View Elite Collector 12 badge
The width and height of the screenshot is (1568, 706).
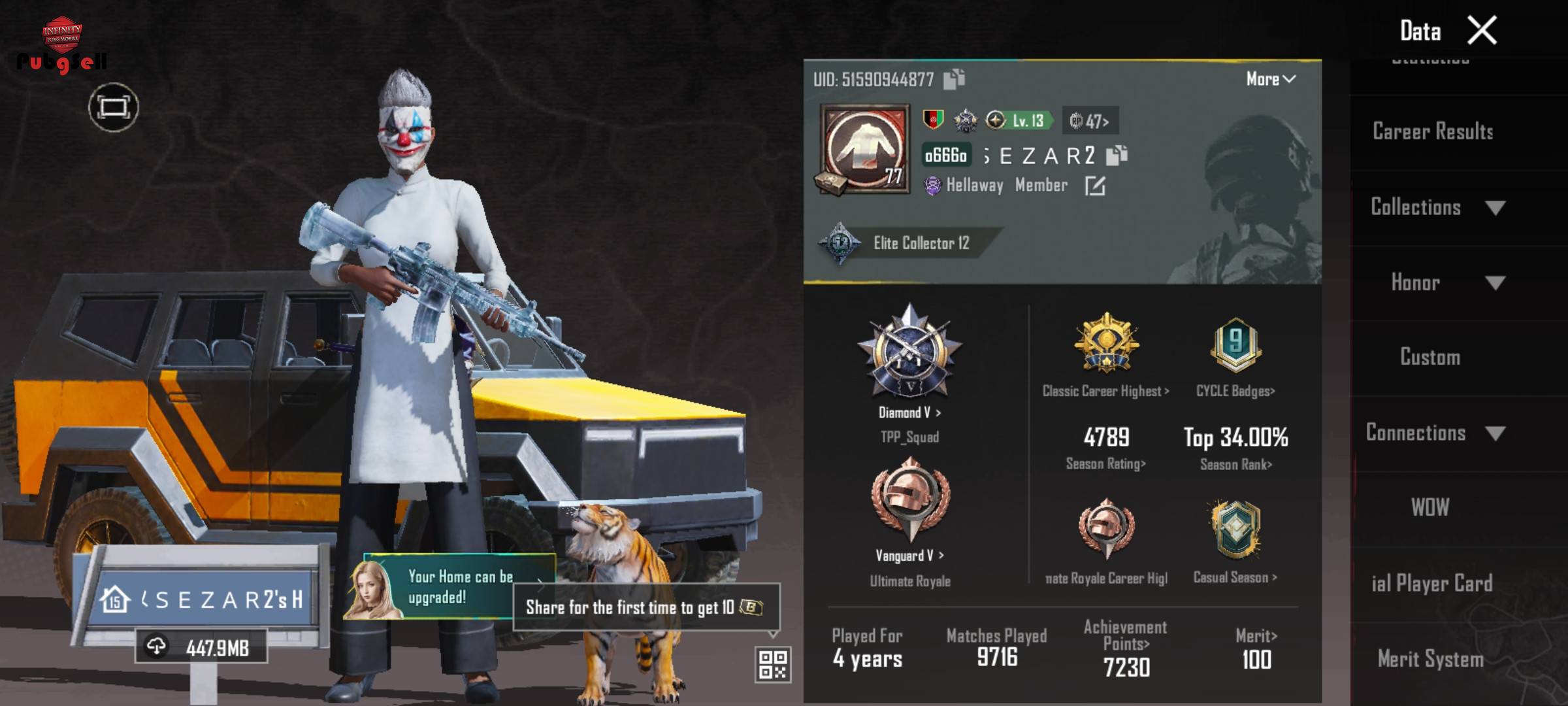click(x=908, y=243)
